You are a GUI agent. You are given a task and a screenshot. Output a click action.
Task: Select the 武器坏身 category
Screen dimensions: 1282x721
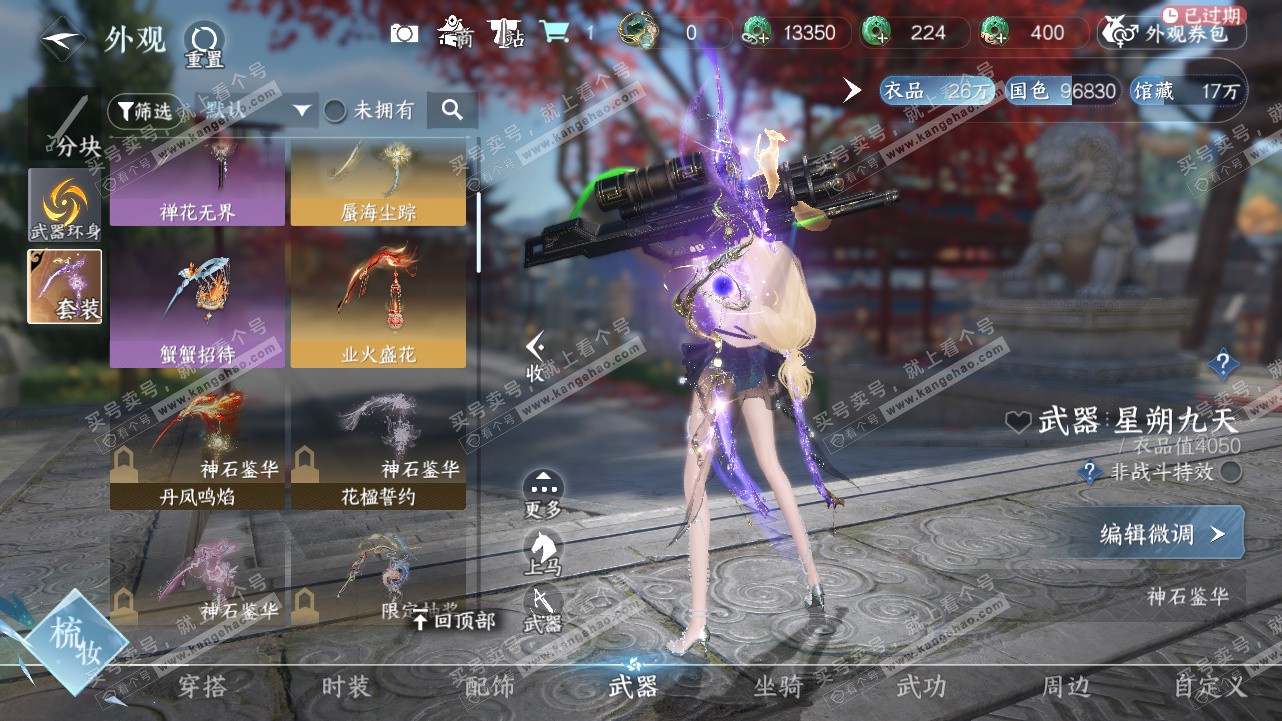coord(65,205)
